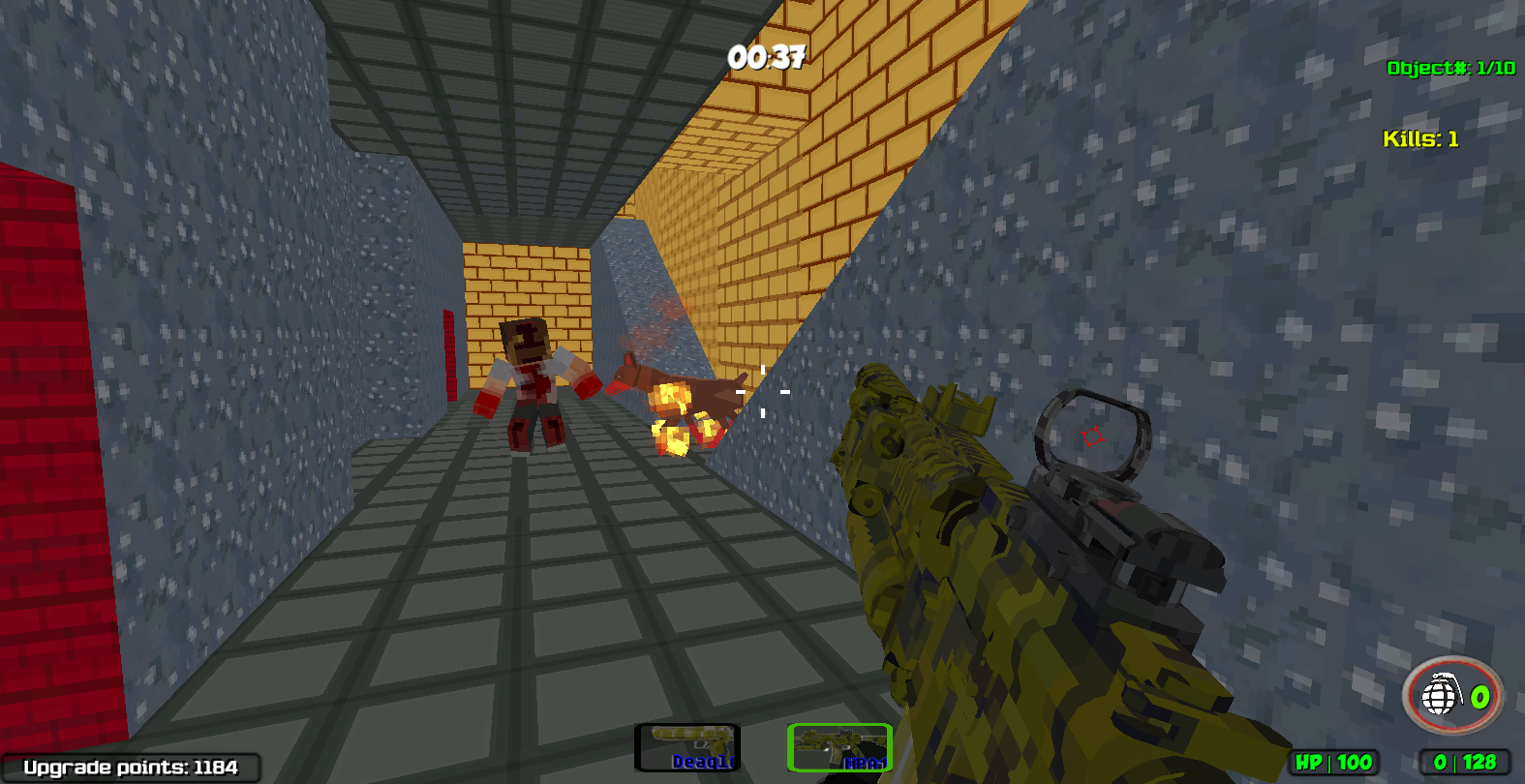Click the rifle's red dot sight reticle
Image resolution: width=1525 pixels, height=784 pixels.
click(x=1092, y=436)
